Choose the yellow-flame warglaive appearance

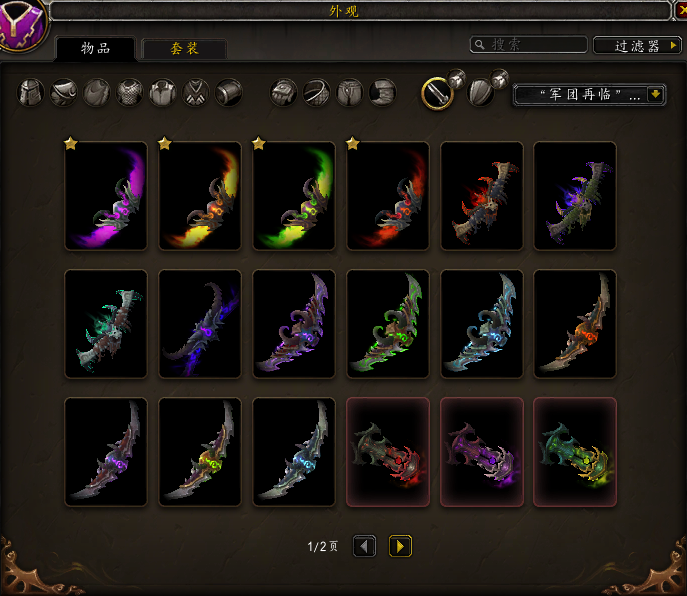tap(200, 196)
